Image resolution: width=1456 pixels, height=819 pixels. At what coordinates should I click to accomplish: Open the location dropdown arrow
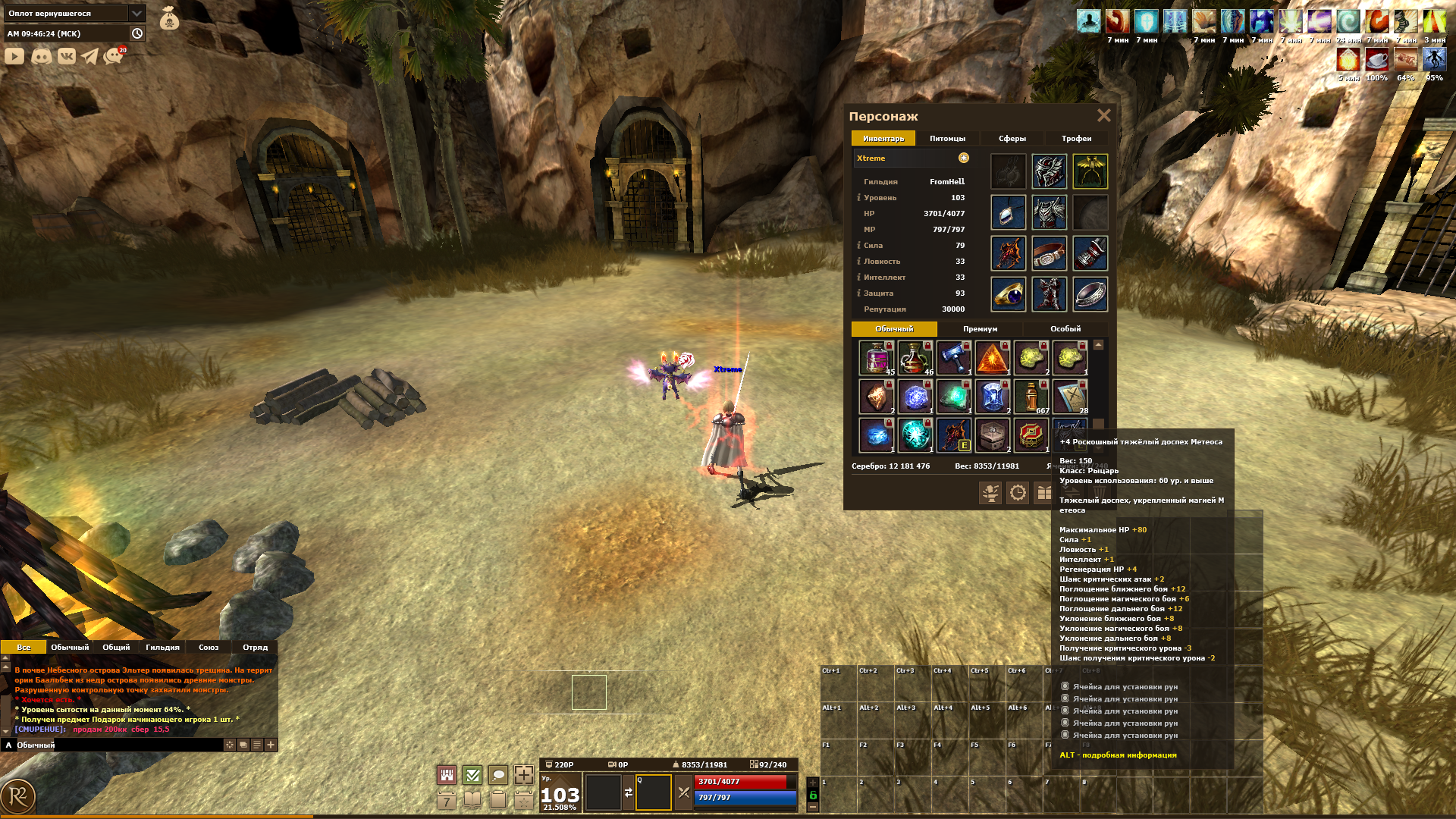[x=136, y=14]
